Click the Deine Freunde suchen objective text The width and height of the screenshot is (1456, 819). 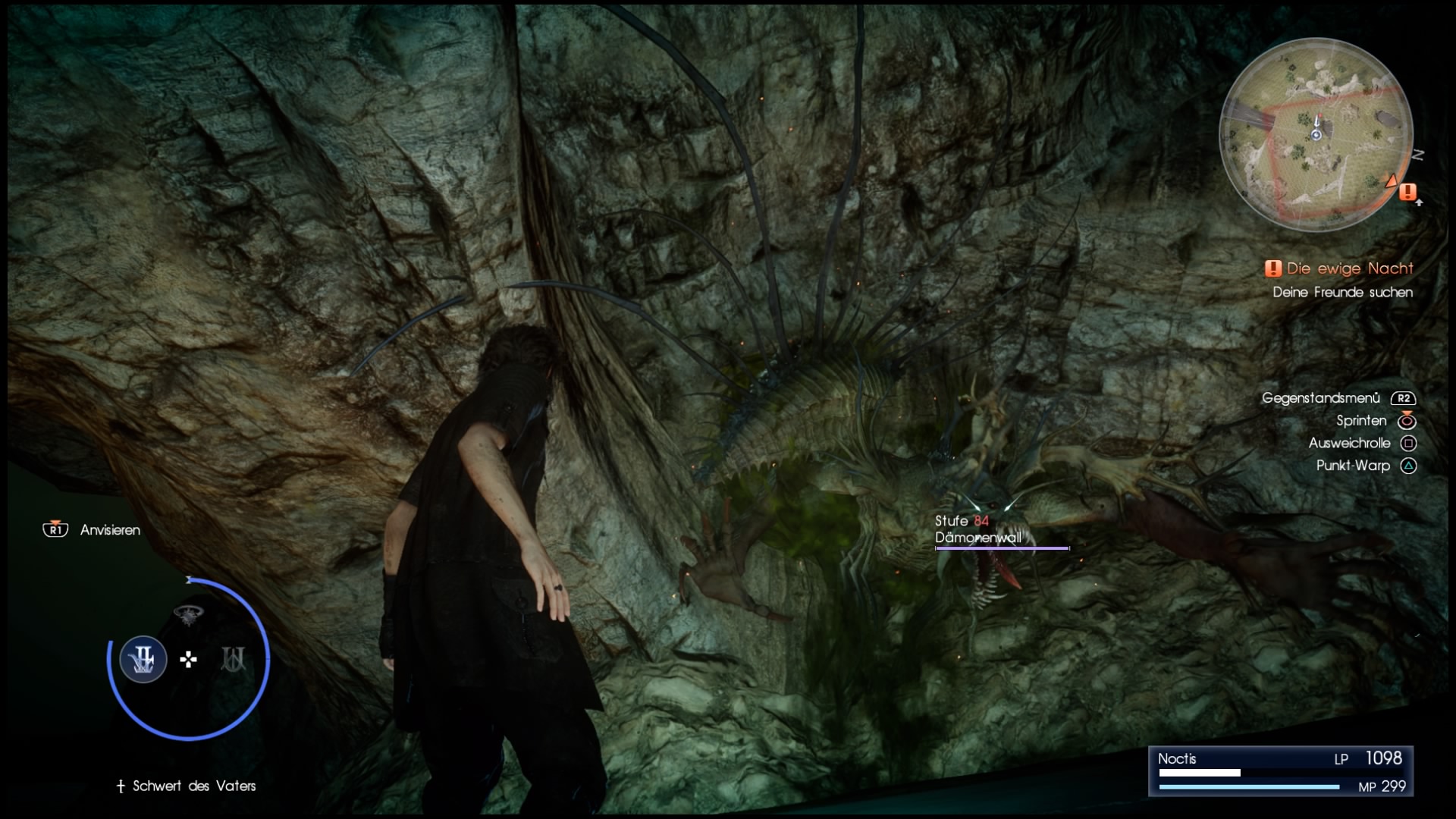[1342, 293]
